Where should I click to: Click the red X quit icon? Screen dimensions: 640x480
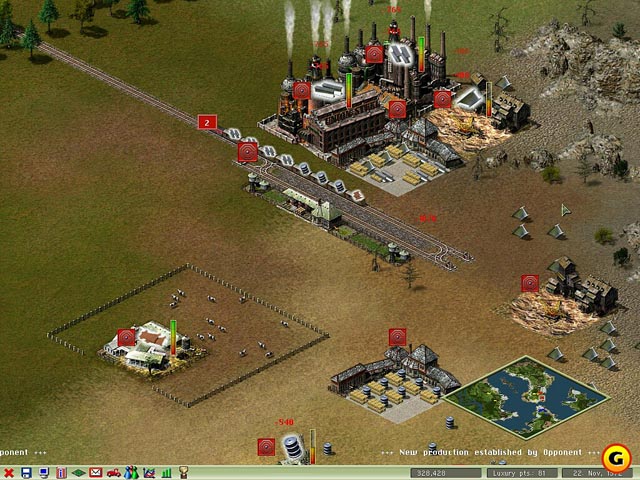tap(9, 472)
